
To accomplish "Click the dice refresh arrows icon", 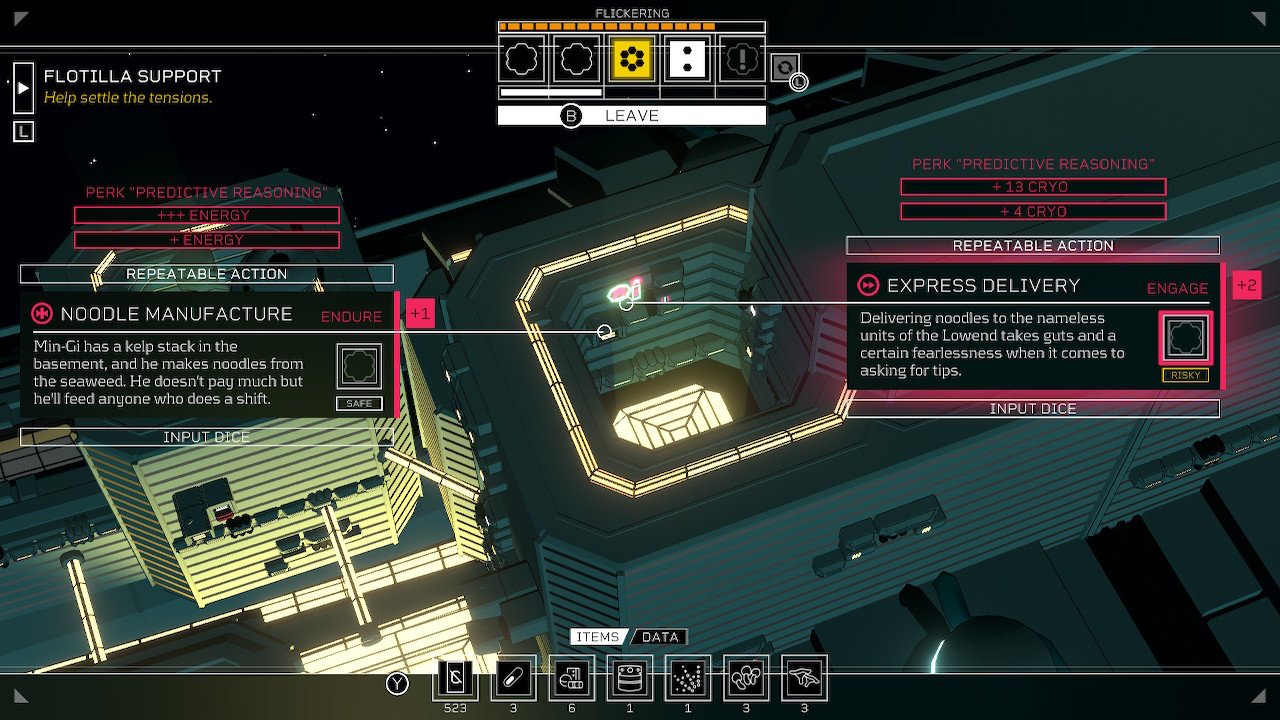I will click(785, 67).
